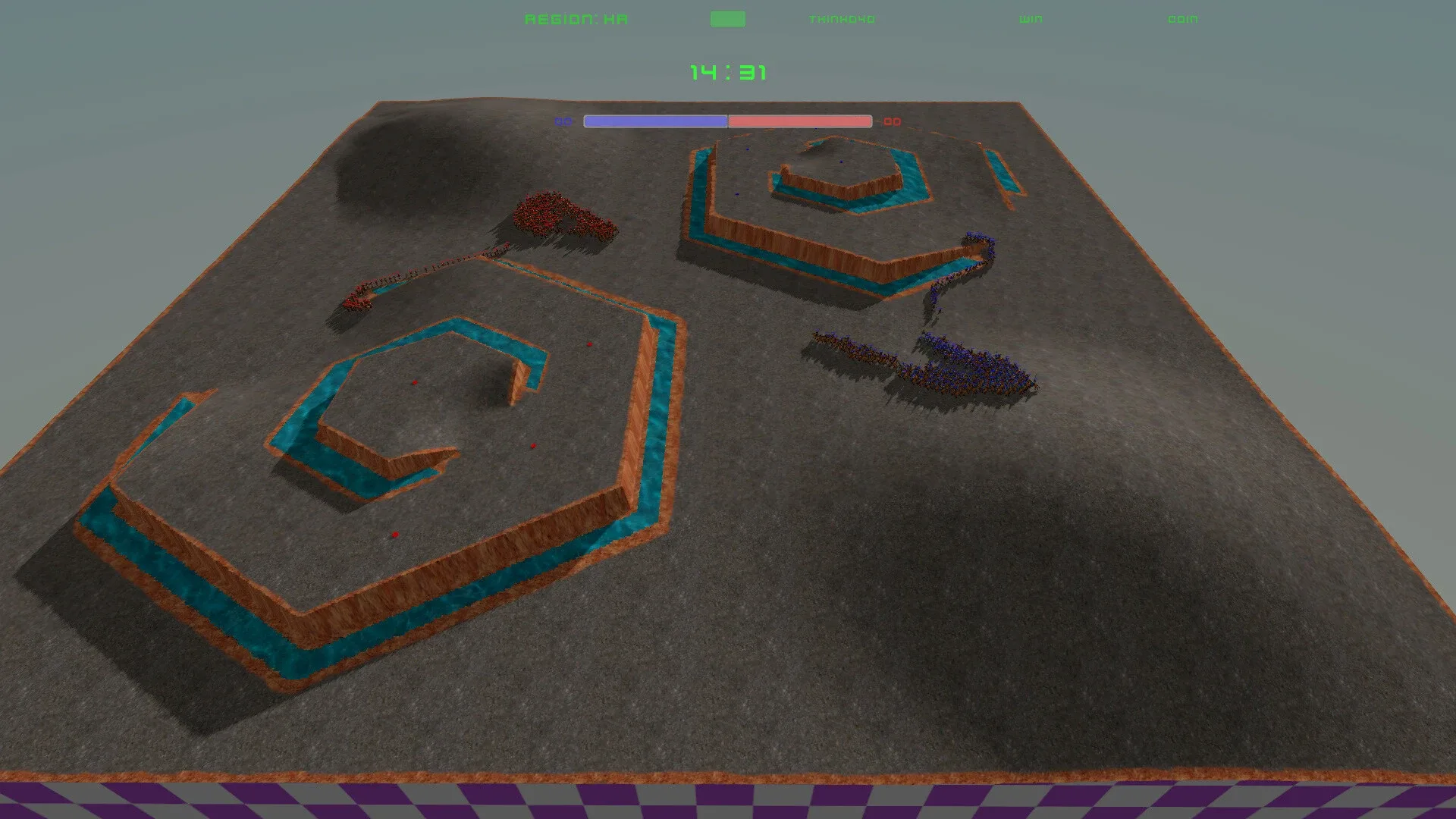
Task: Click the match timer showing 14:31
Action: click(729, 71)
